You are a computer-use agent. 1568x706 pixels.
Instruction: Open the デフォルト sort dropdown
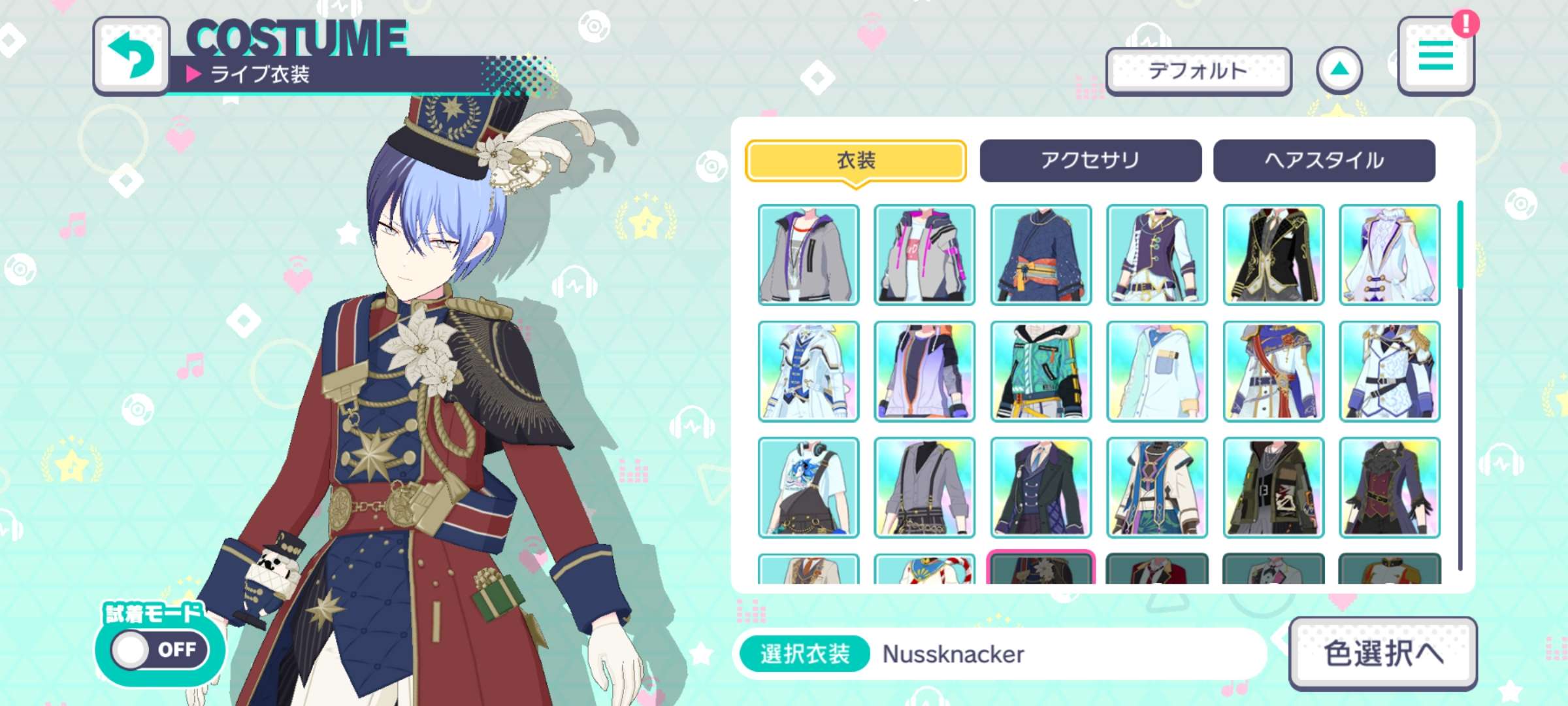click(x=1198, y=71)
